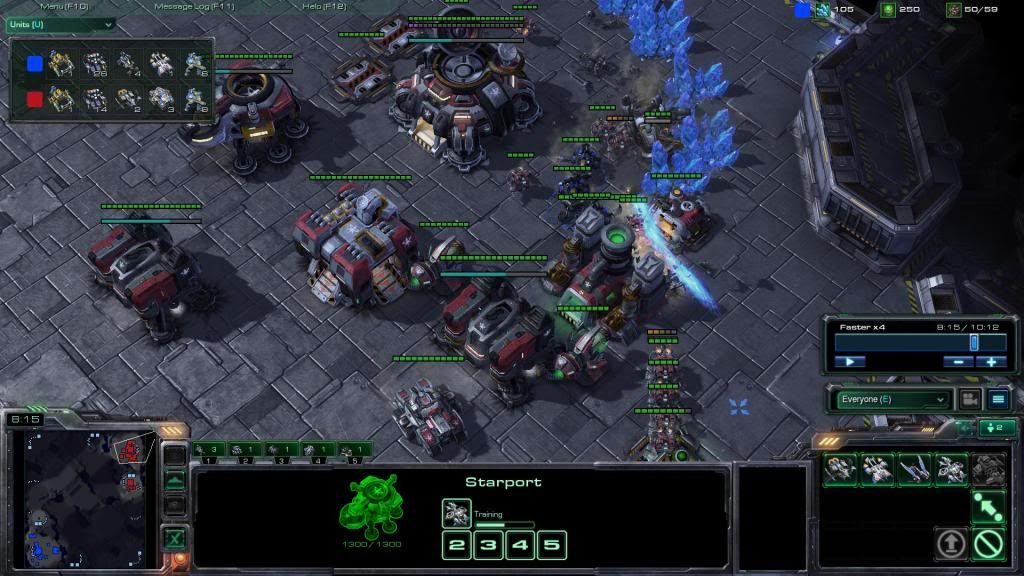The image size is (1024, 576).
Task: Select the blue player color square
Action: coord(35,64)
